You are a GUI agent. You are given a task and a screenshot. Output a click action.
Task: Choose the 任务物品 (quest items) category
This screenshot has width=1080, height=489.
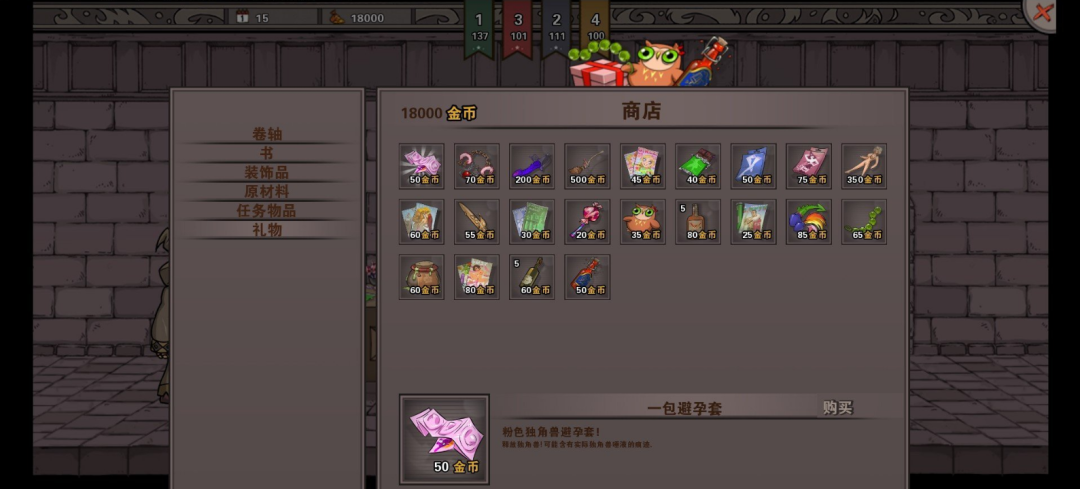pos(267,210)
